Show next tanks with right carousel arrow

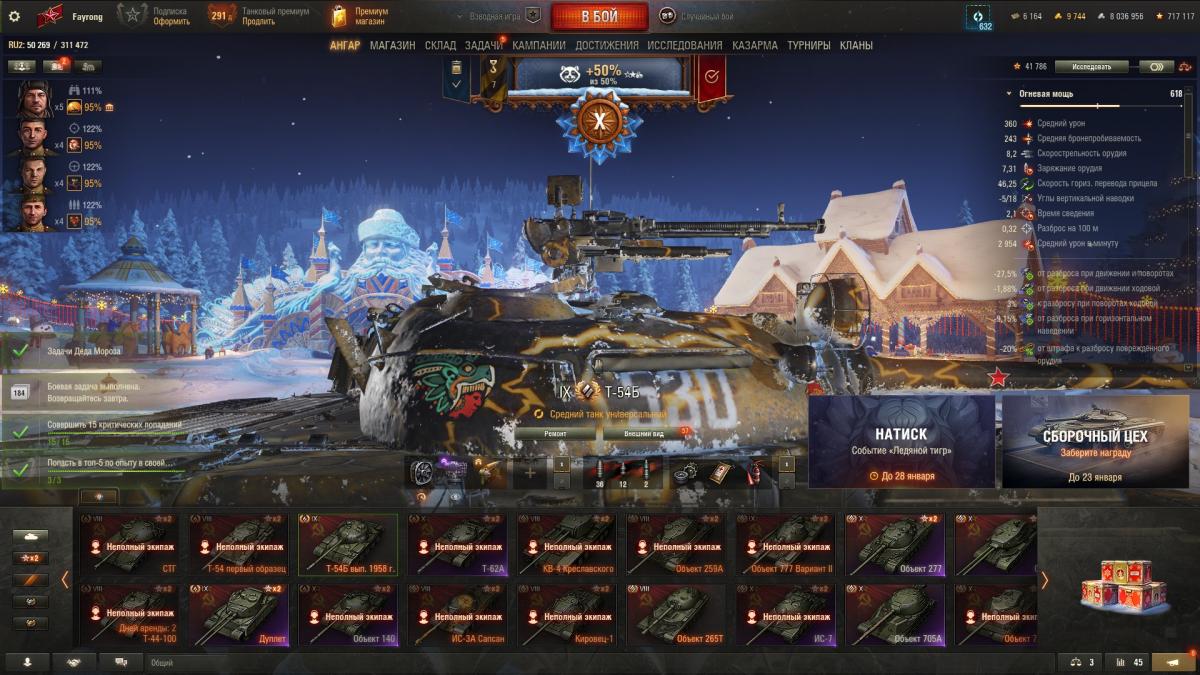tap(1044, 580)
